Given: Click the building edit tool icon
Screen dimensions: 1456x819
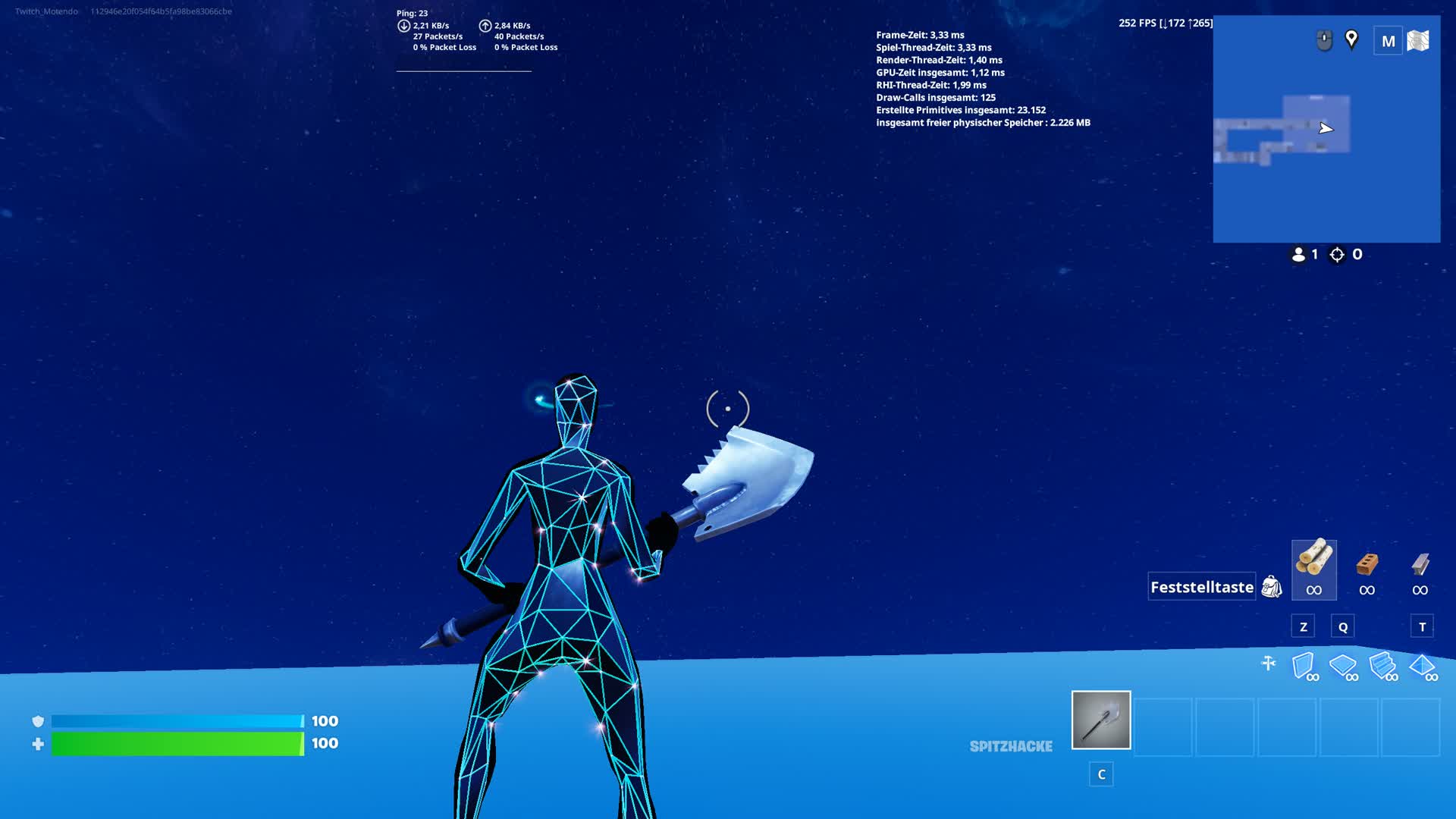Looking at the screenshot, I should (1267, 662).
